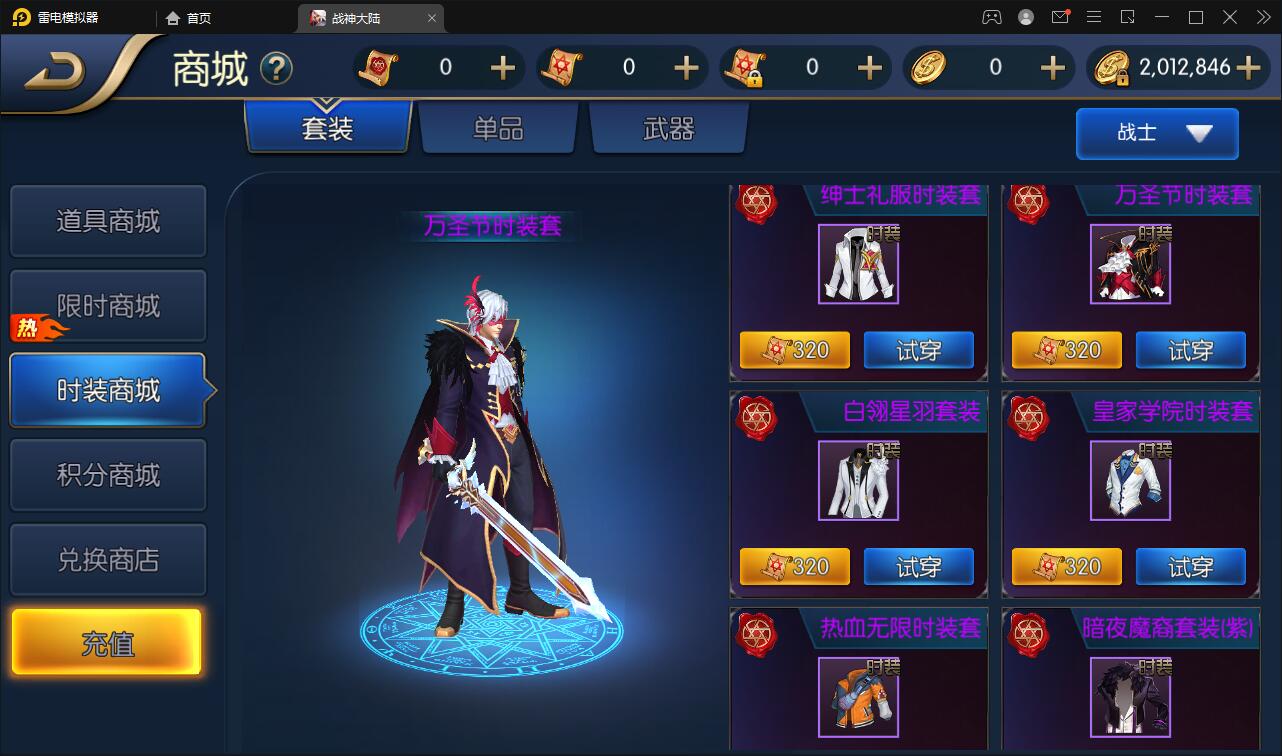Try on 万圣节时装套 with 试穿 button
1282x756 pixels.
click(x=1191, y=350)
